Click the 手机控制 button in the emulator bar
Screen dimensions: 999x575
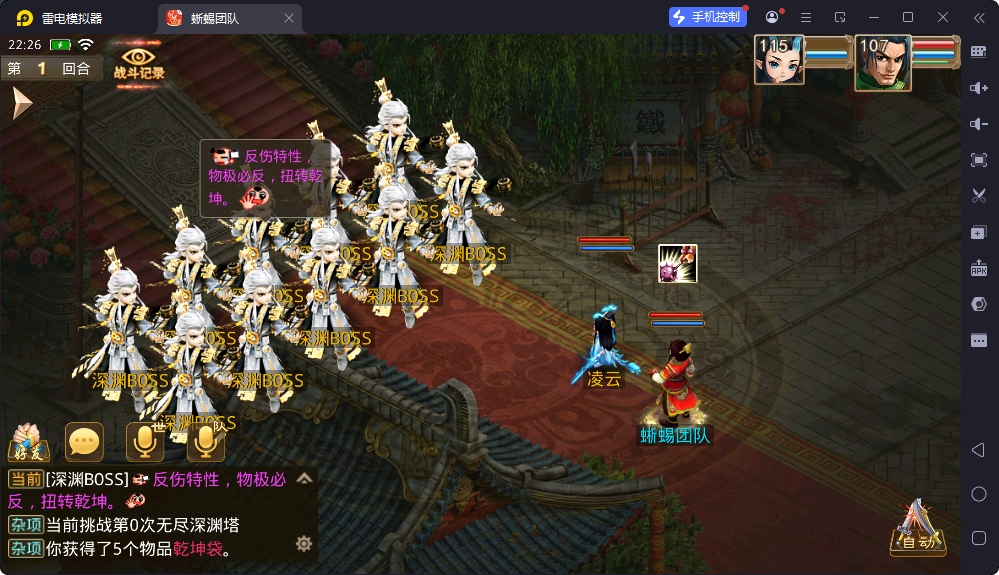708,17
